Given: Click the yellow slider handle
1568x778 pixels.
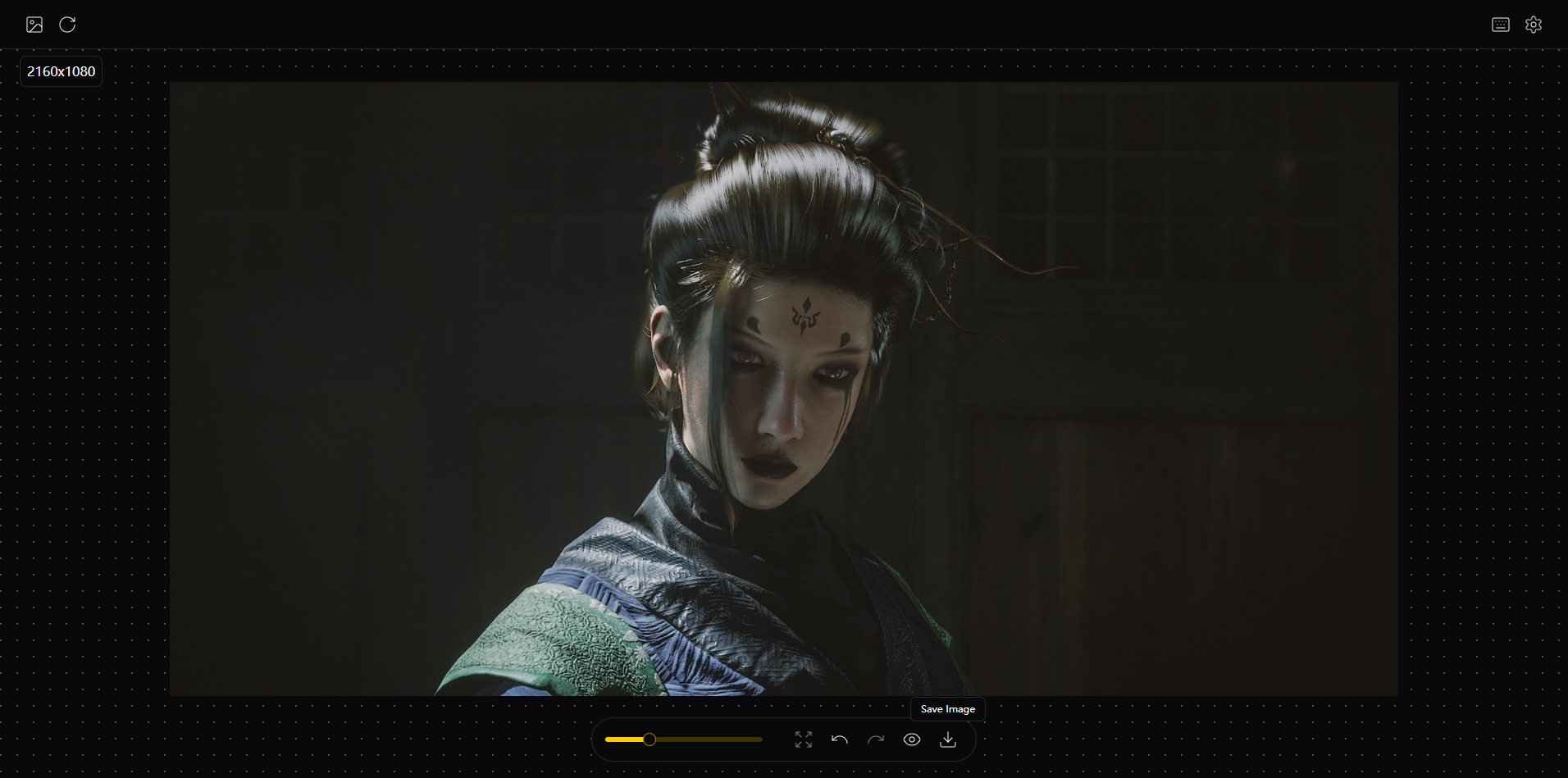Looking at the screenshot, I should coord(649,739).
